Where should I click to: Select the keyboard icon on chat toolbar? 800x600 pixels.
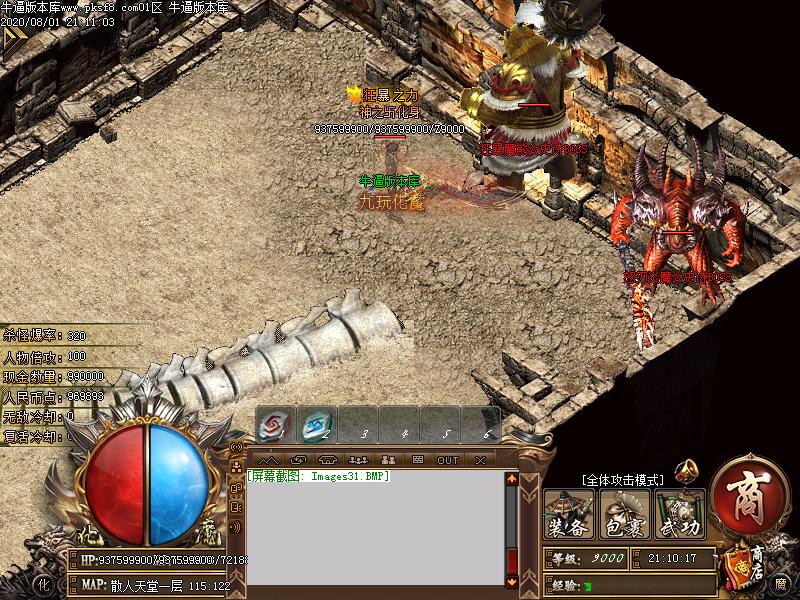[x=418, y=460]
